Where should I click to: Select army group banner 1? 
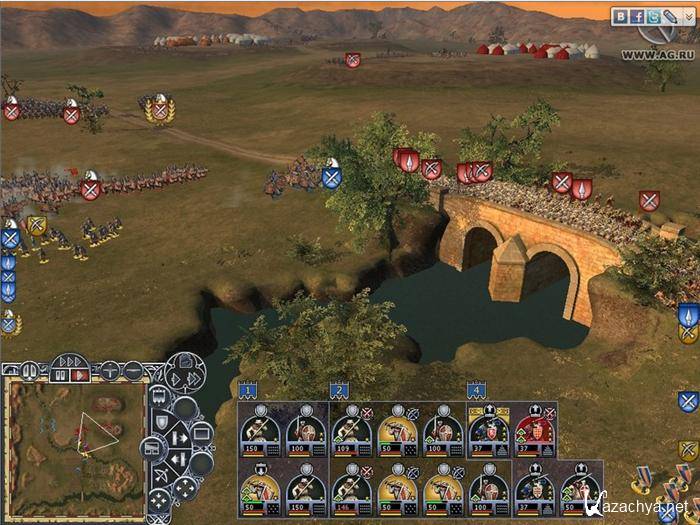(x=247, y=390)
